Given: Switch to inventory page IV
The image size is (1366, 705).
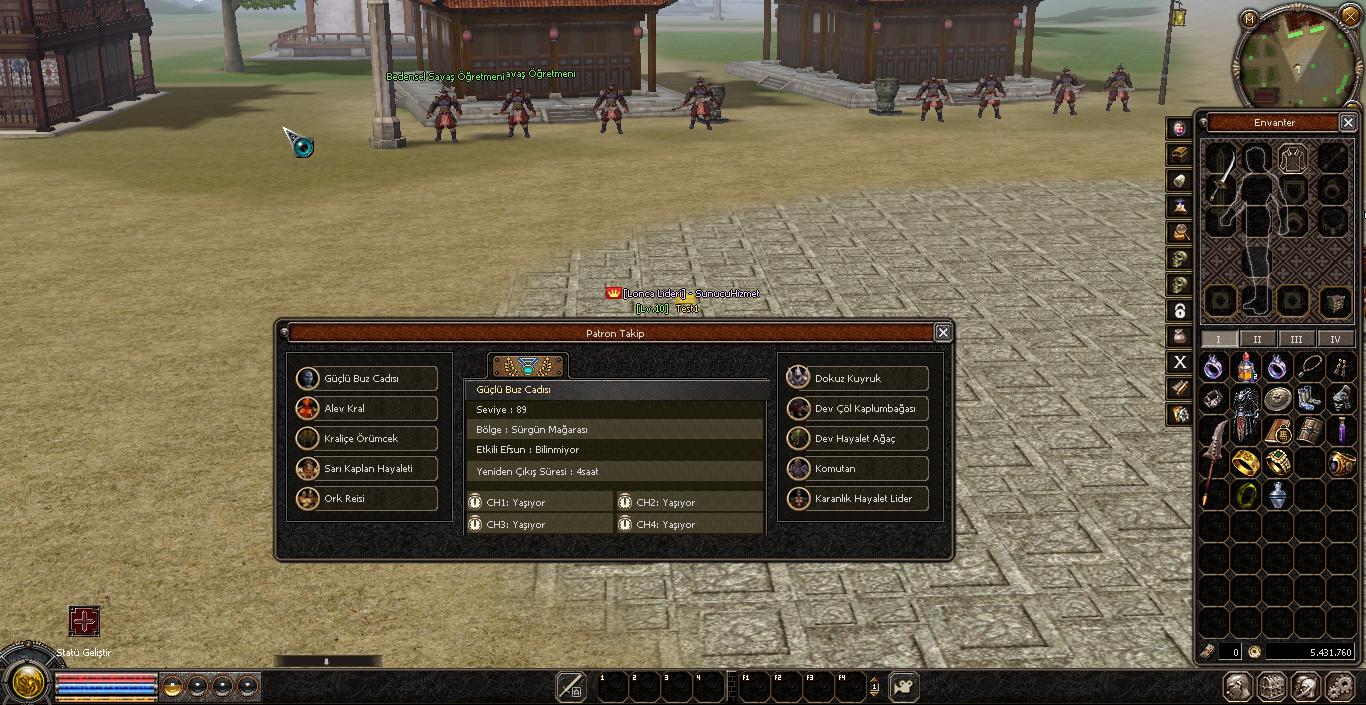Looking at the screenshot, I should point(1335,339).
